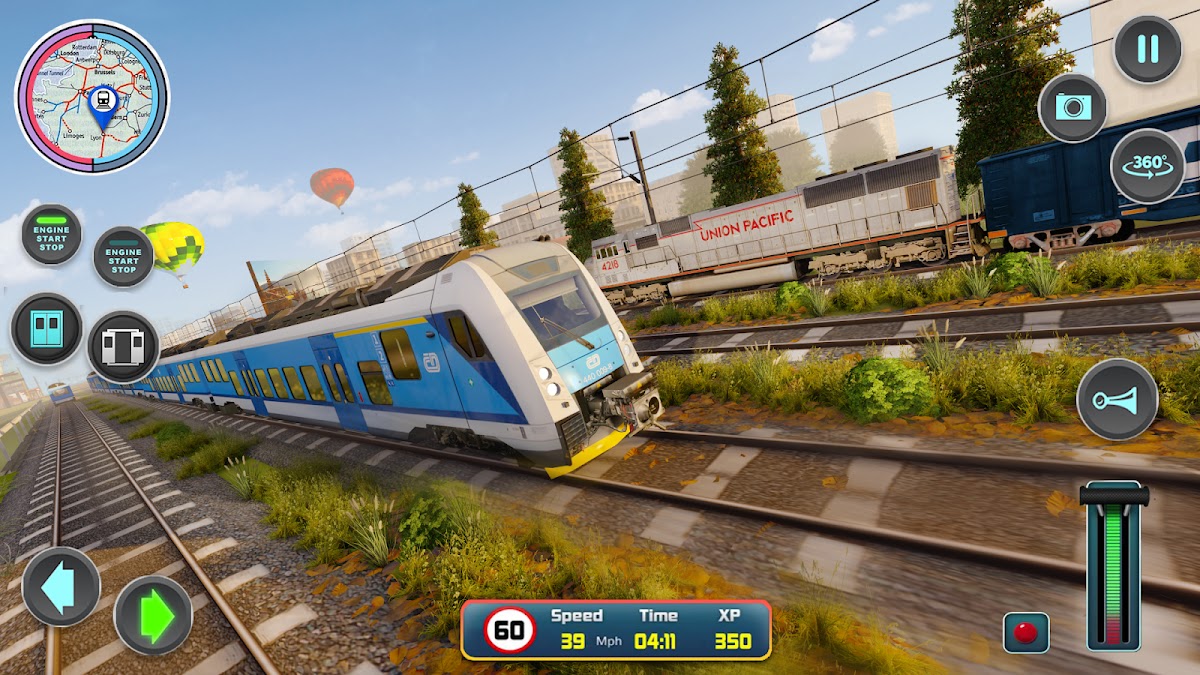This screenshot has width=1200, height=675.
Task: Pause the game
Action: (x=1147, y=49)
